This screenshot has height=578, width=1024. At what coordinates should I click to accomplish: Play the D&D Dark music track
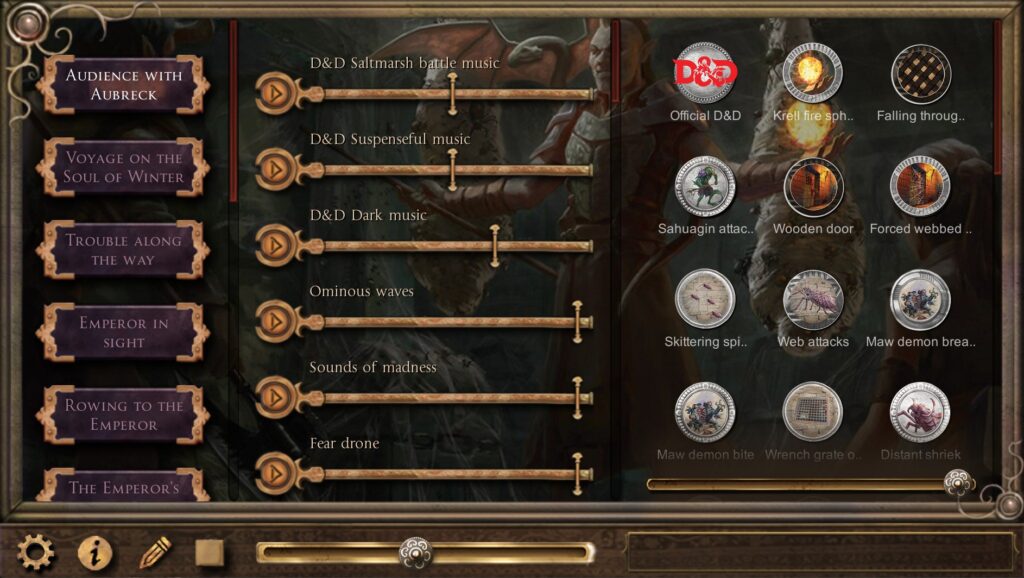pos(273,245)
